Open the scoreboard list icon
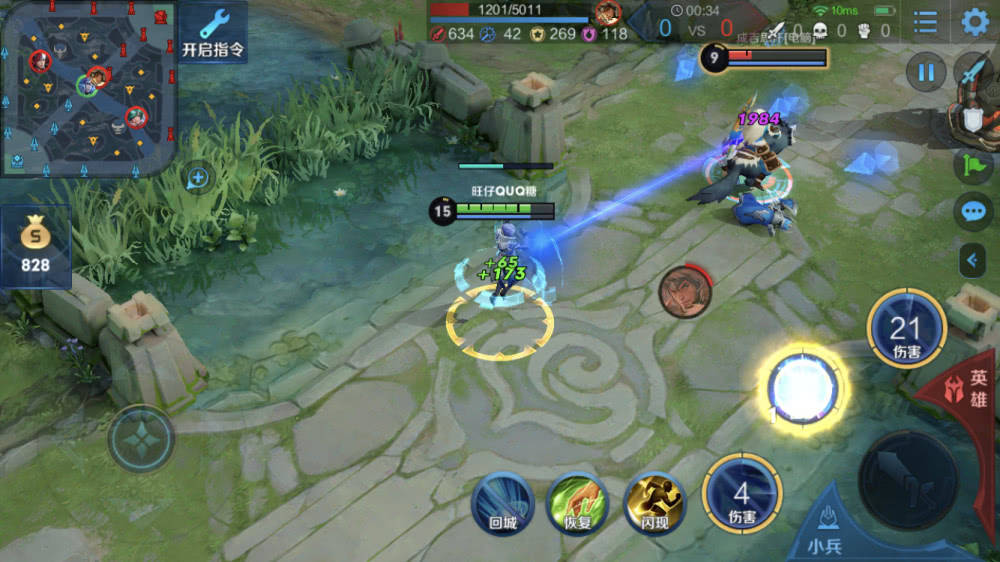The width and height of the screenshot is (1000, 562). point(926,22)
